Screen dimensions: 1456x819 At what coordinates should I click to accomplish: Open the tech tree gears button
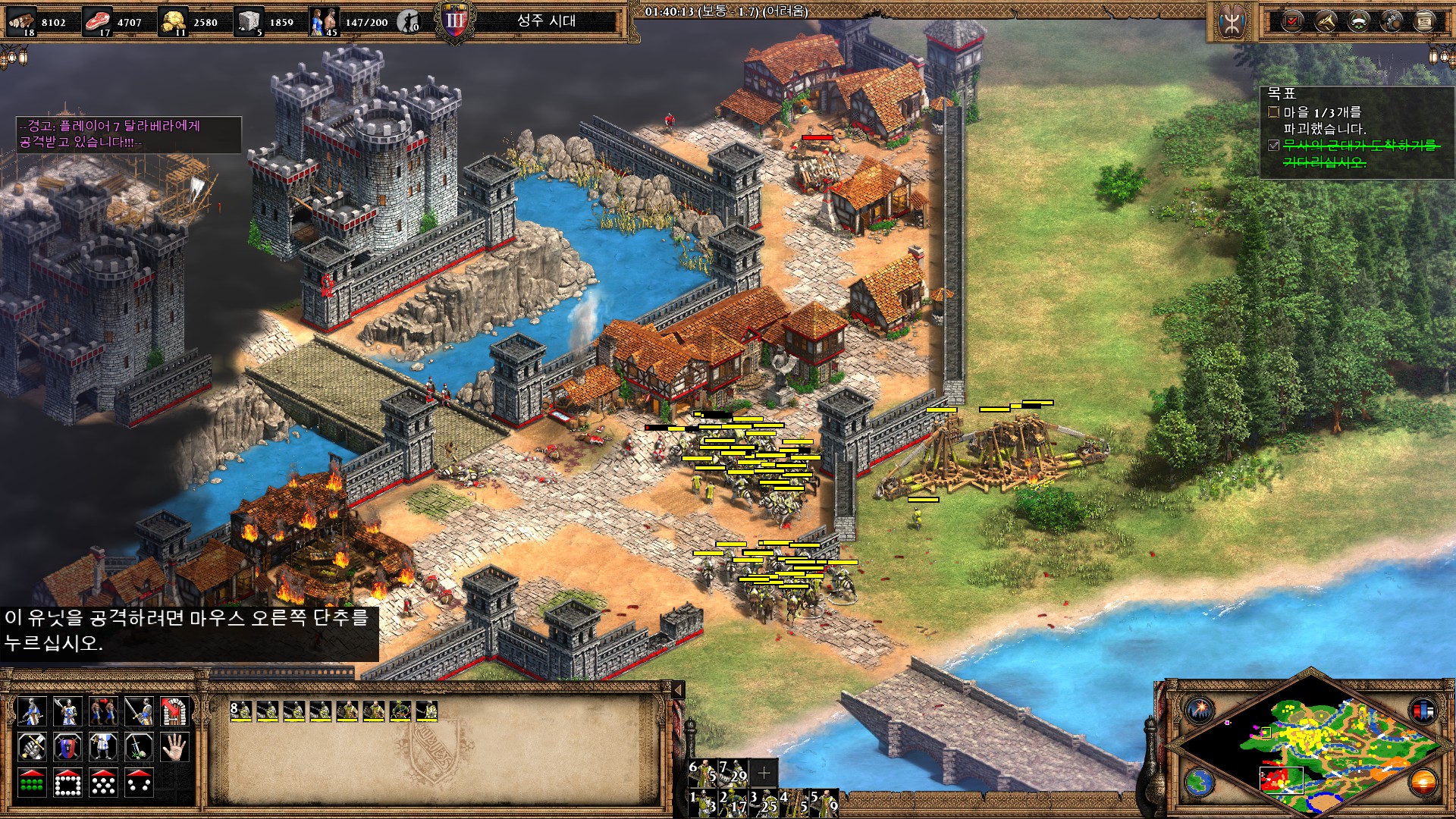(1392, 21)
